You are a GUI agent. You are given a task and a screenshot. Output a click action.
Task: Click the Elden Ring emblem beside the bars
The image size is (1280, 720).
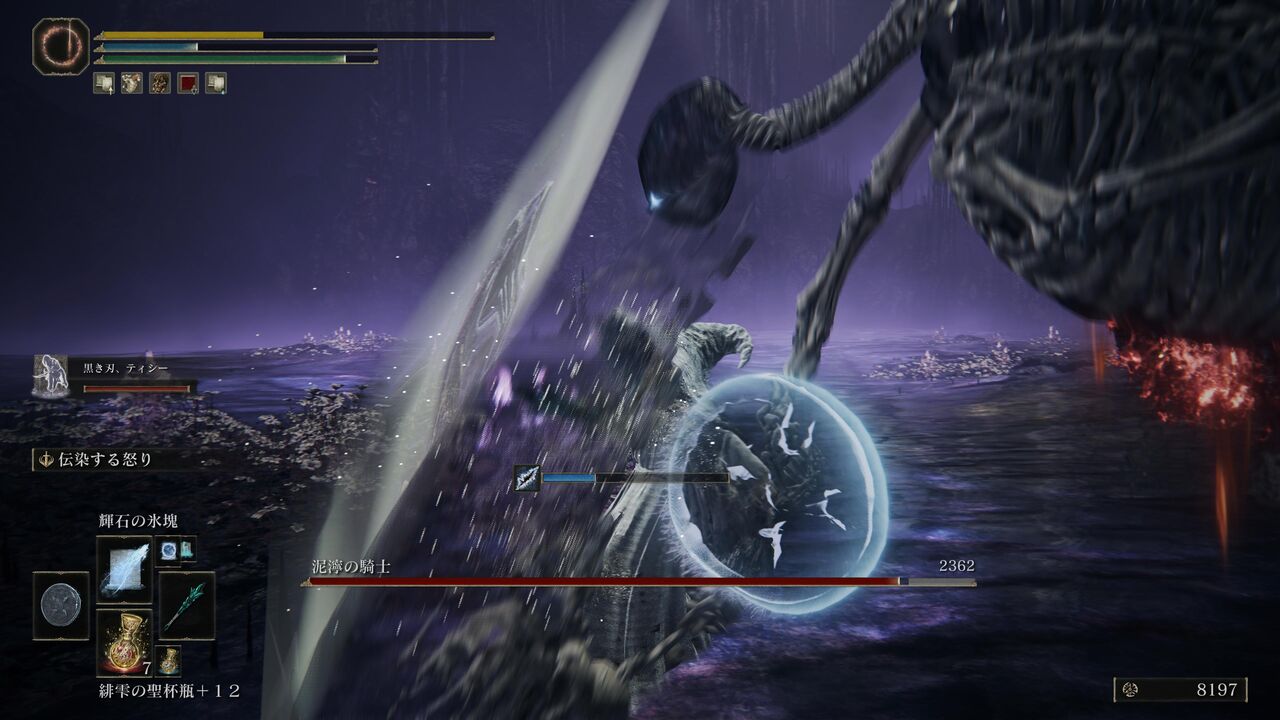(x=61, y=46)
